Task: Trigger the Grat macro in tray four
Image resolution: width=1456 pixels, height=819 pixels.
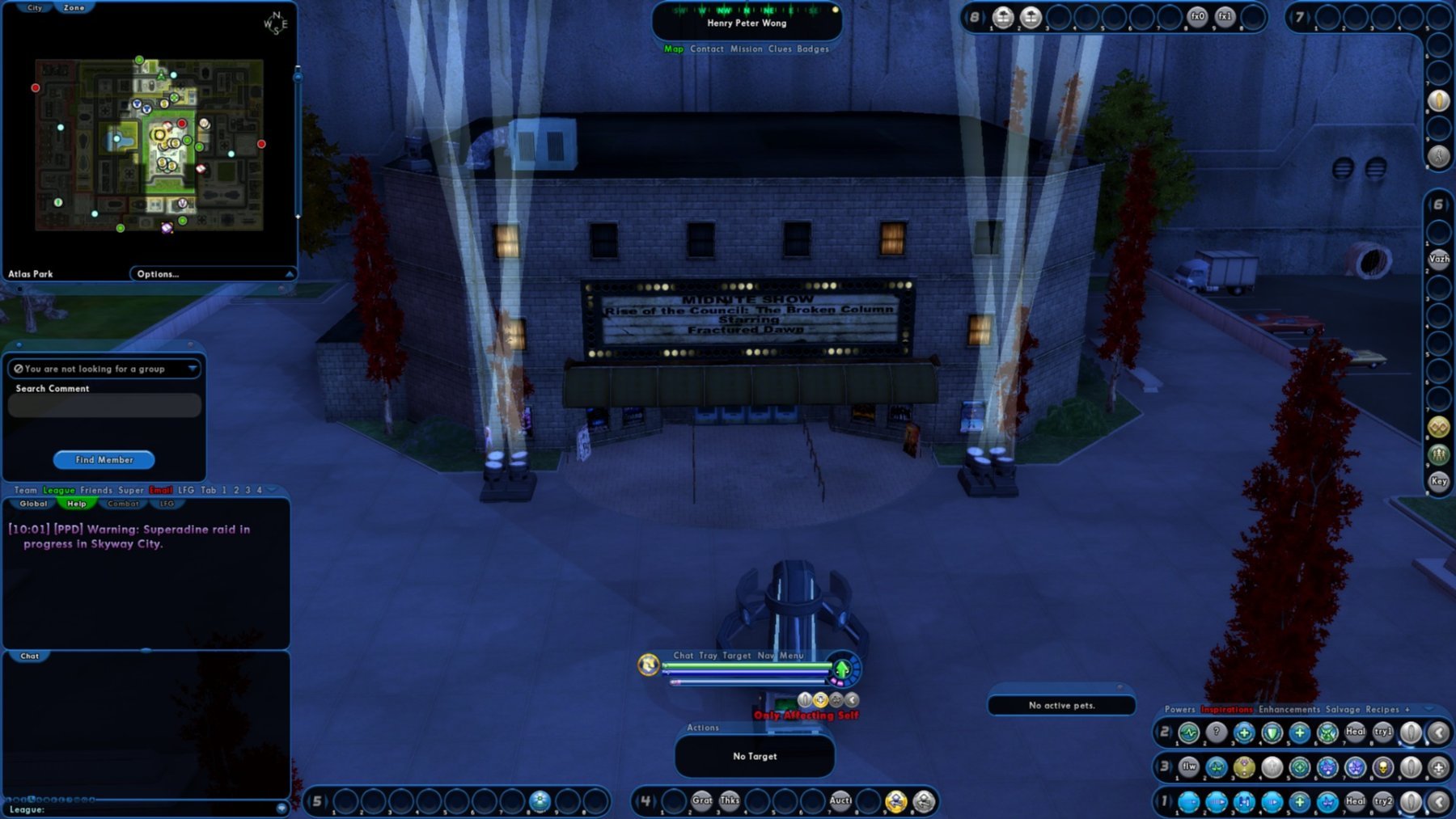Action: 702,801
